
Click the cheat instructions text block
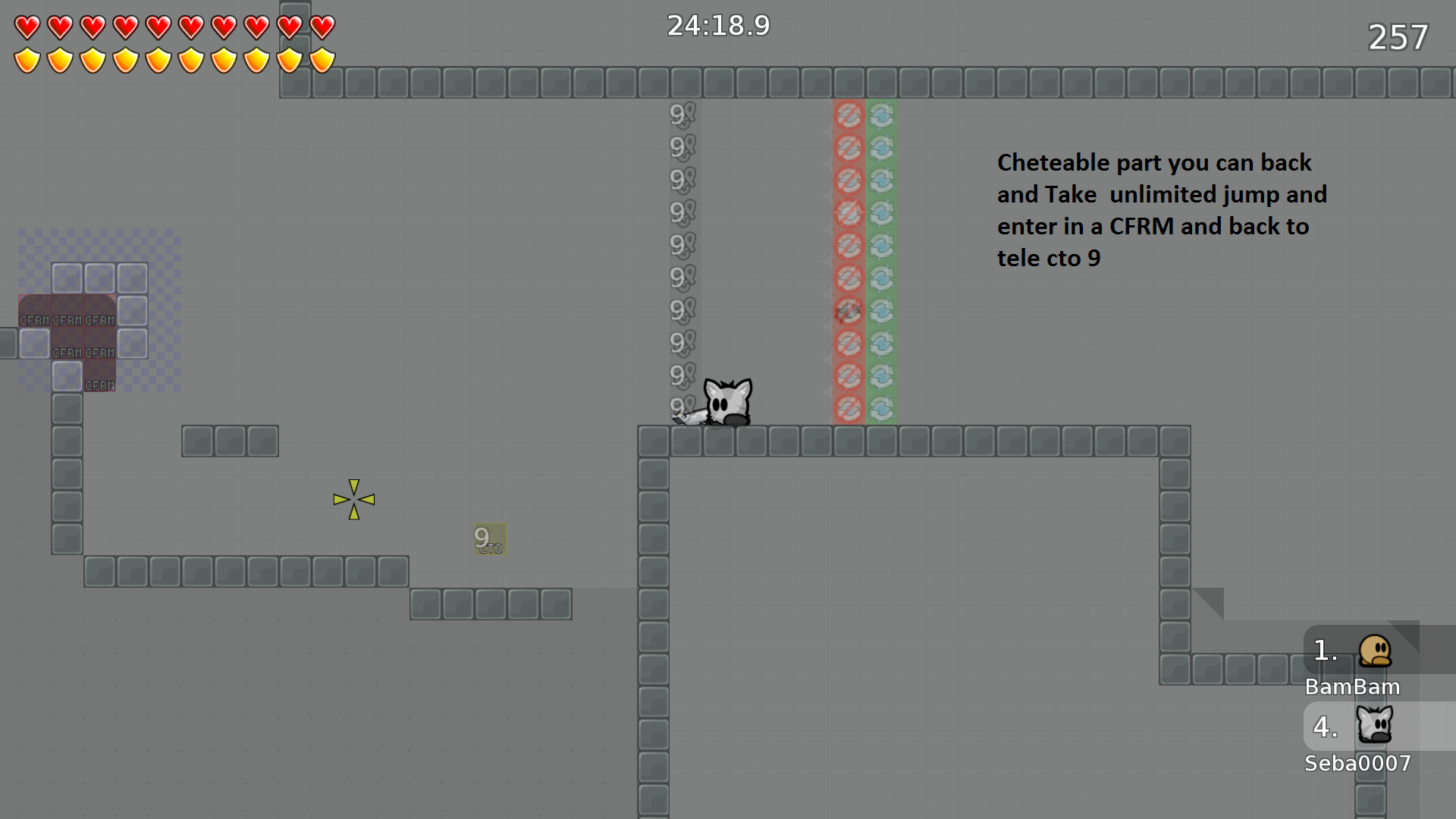1162,209
